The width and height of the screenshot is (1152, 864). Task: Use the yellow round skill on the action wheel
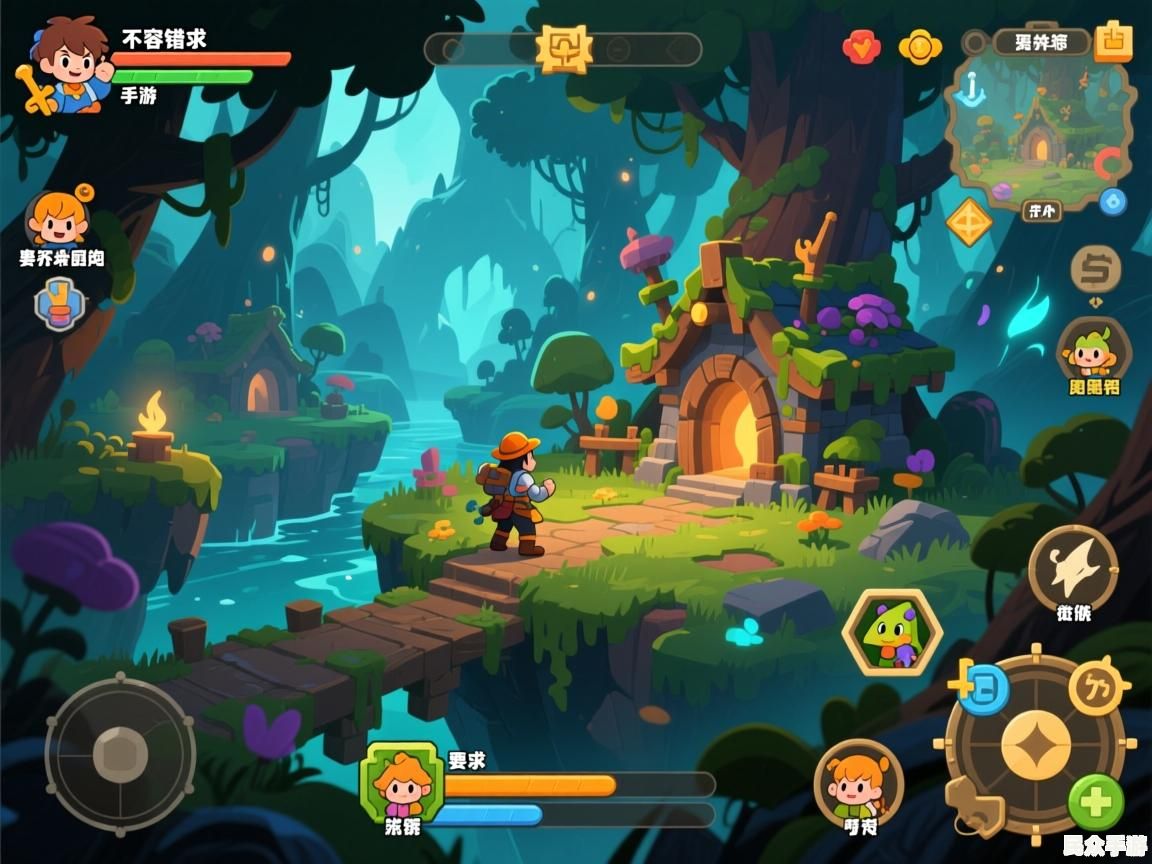[1096, 688]
